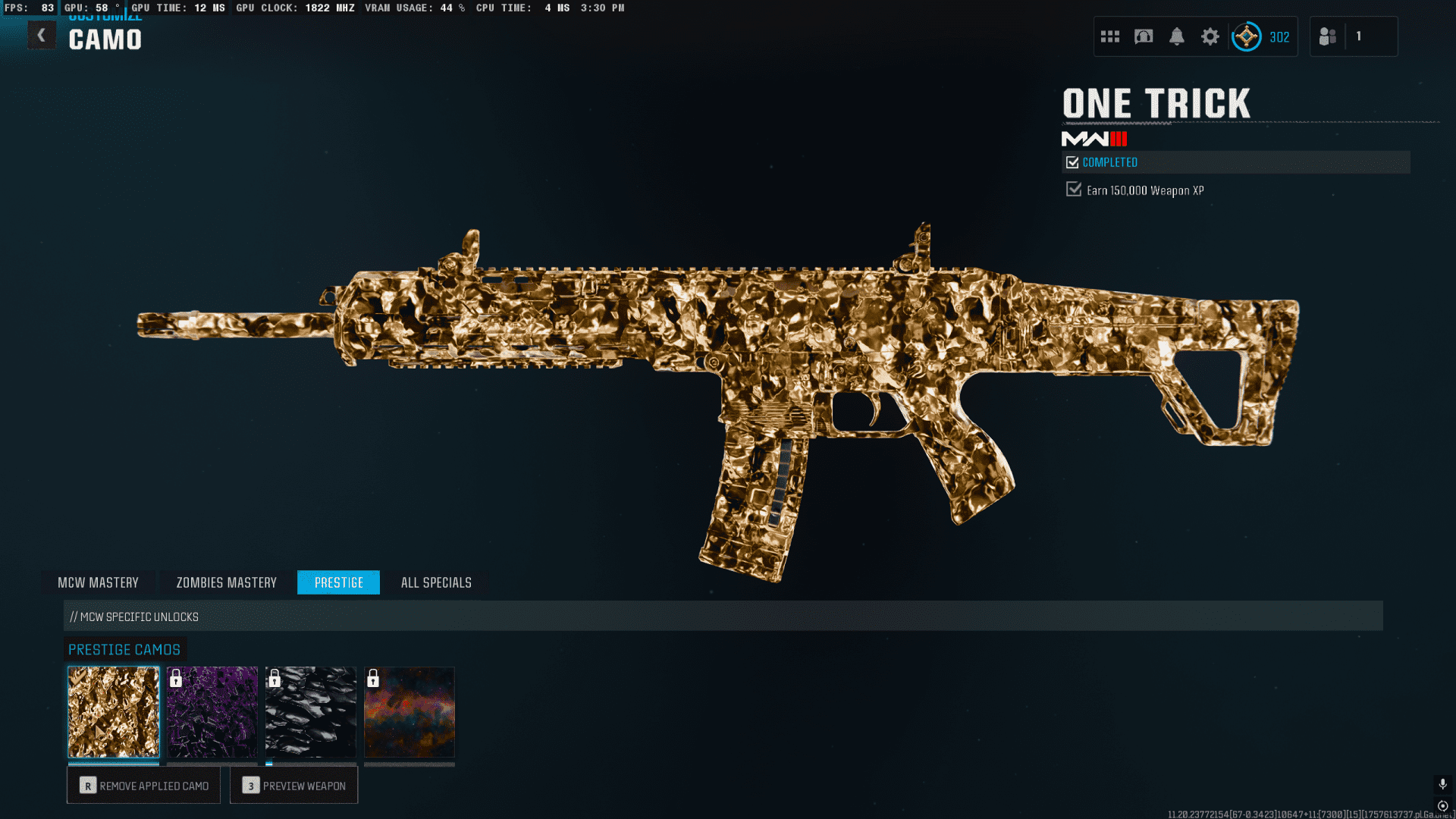Open the Zombies Mastery tab
The width and height of the screenshot is (1456, 819).
[x=226, y=582]
